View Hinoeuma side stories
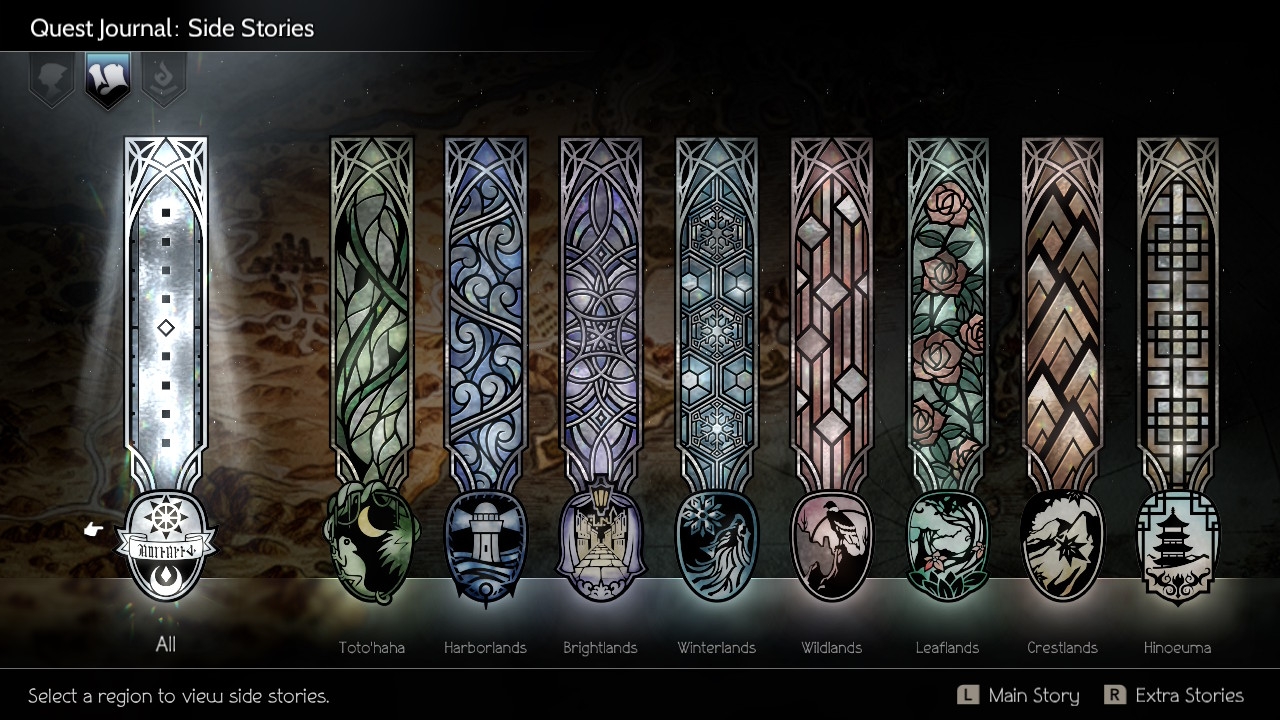 1178,330
